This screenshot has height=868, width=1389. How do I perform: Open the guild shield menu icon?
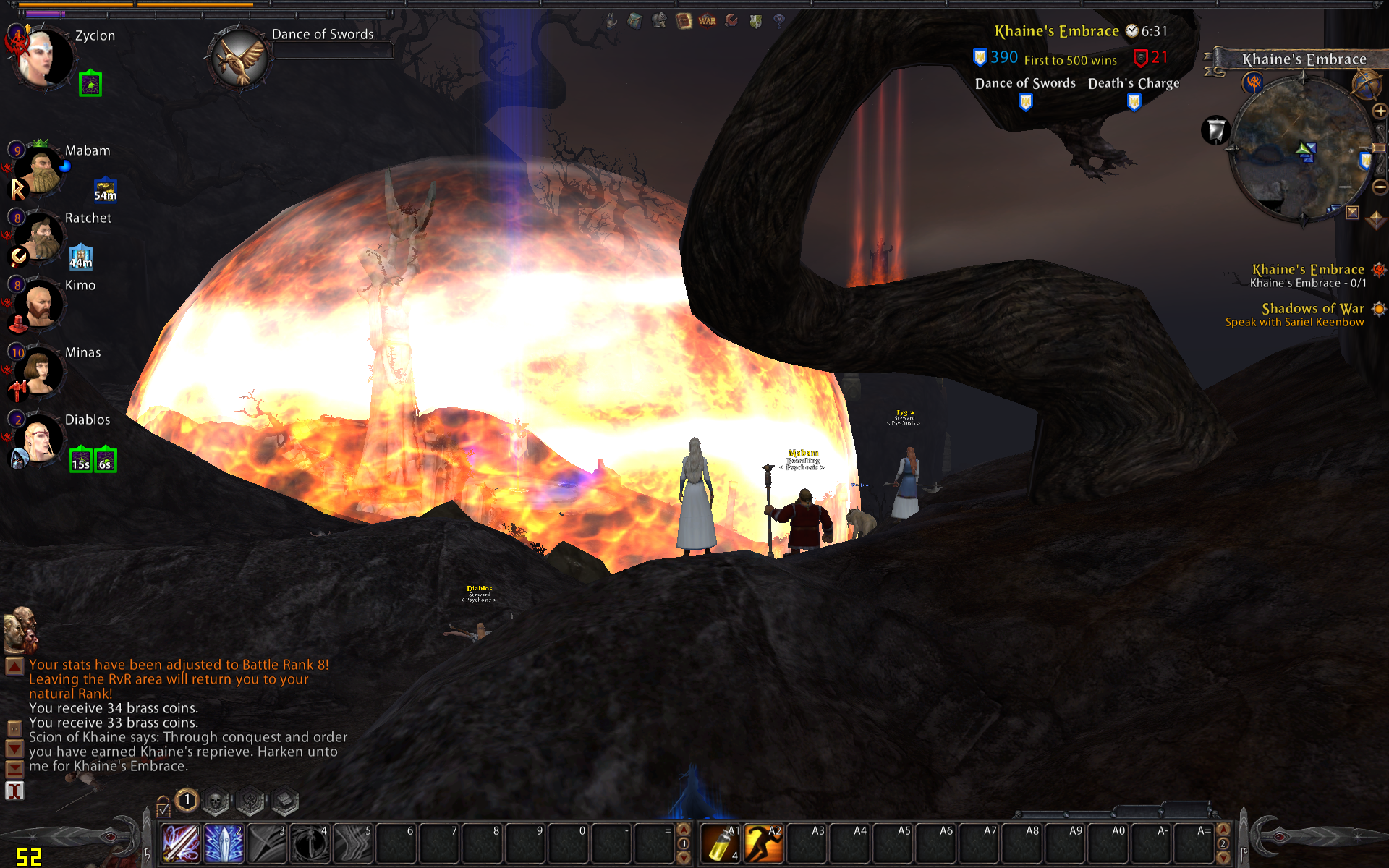(x=755, y=21)
